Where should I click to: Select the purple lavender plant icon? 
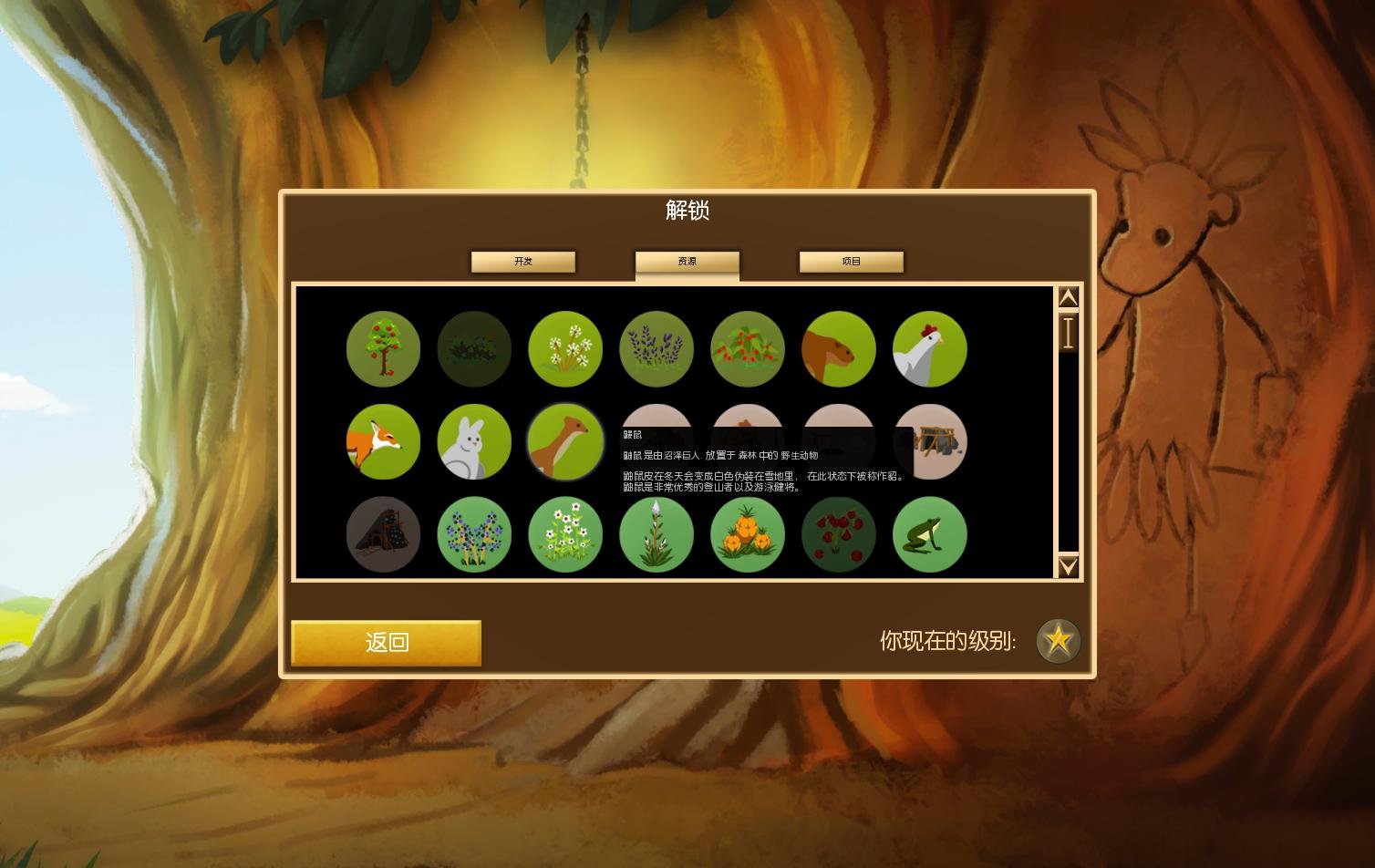coord(656,348)
